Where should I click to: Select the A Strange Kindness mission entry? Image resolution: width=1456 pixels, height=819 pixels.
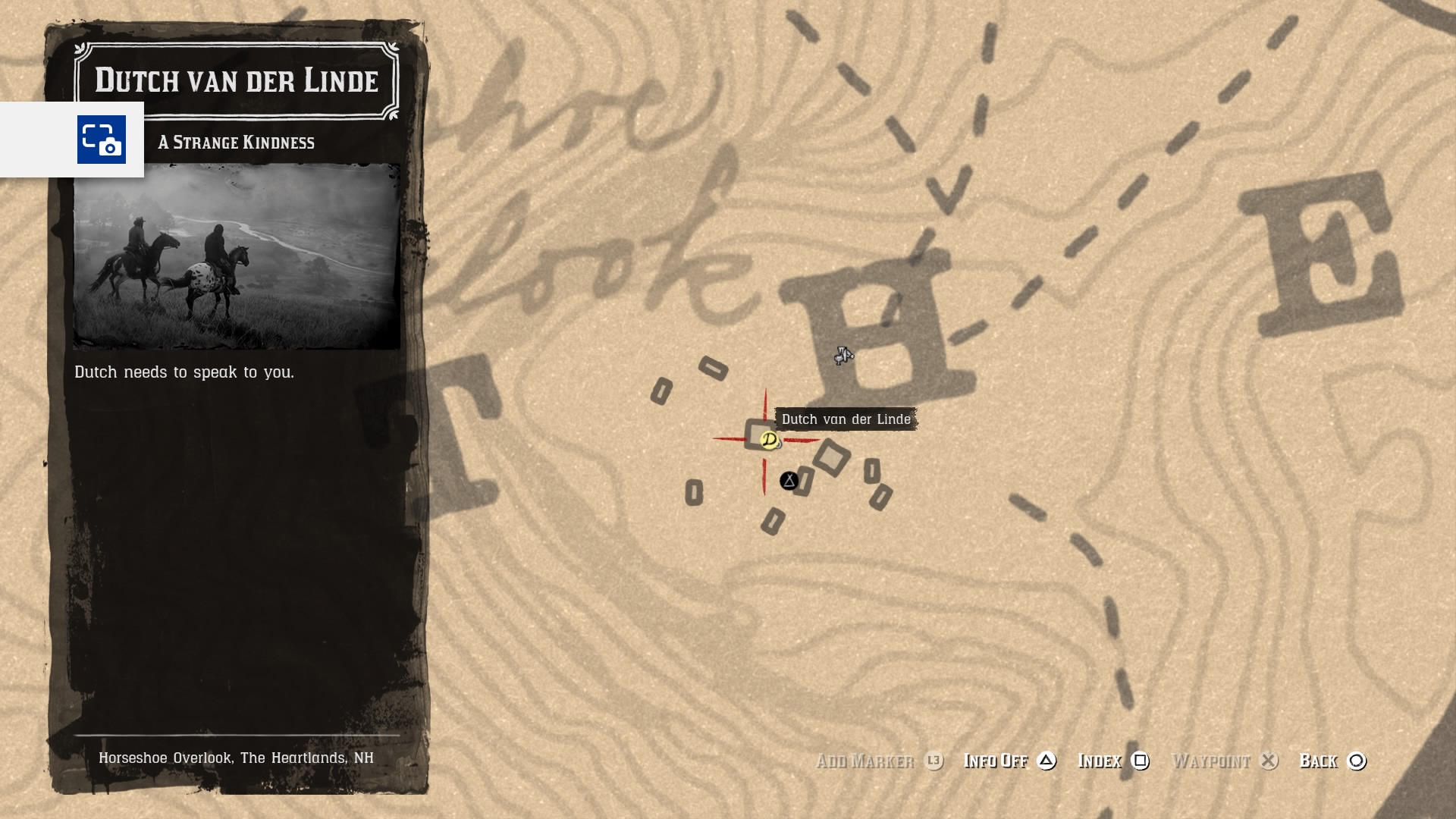[236, 142]
